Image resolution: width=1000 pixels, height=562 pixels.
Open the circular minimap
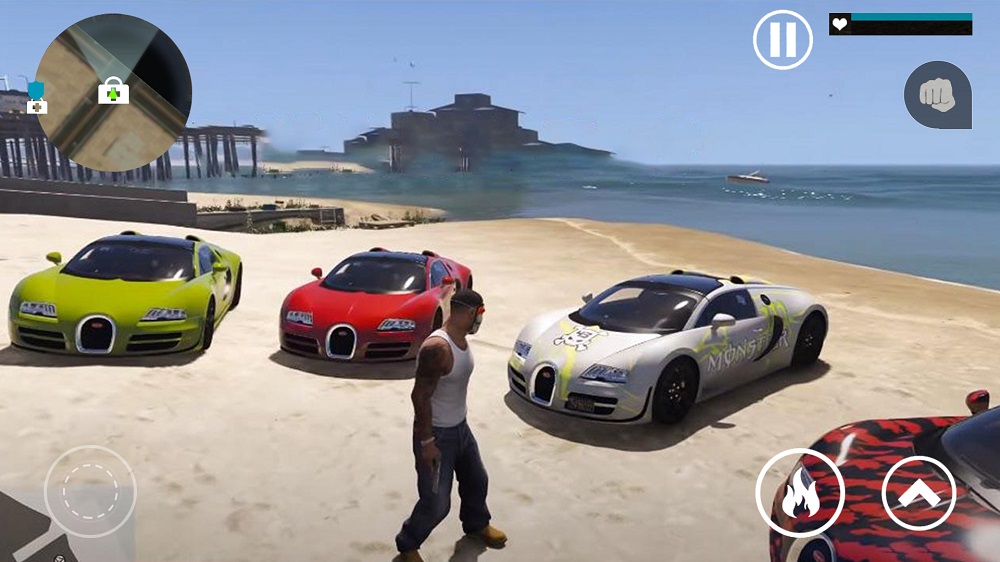coord(113,92)
